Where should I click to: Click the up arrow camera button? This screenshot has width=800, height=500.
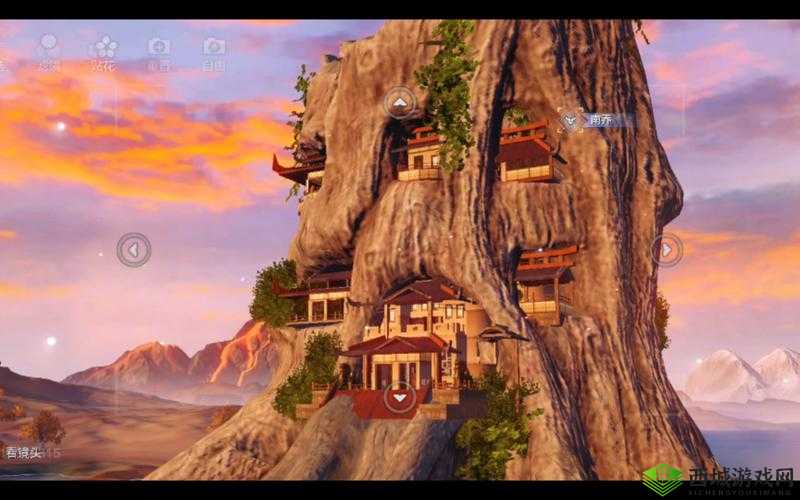click(x=400, y=102)
